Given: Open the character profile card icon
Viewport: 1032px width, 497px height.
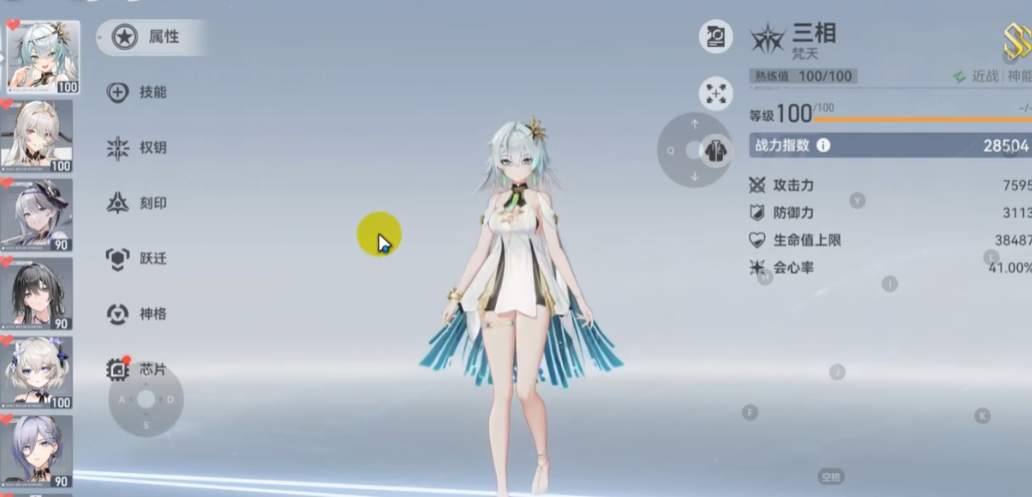Looking at the screenshot, I should 716,38.
